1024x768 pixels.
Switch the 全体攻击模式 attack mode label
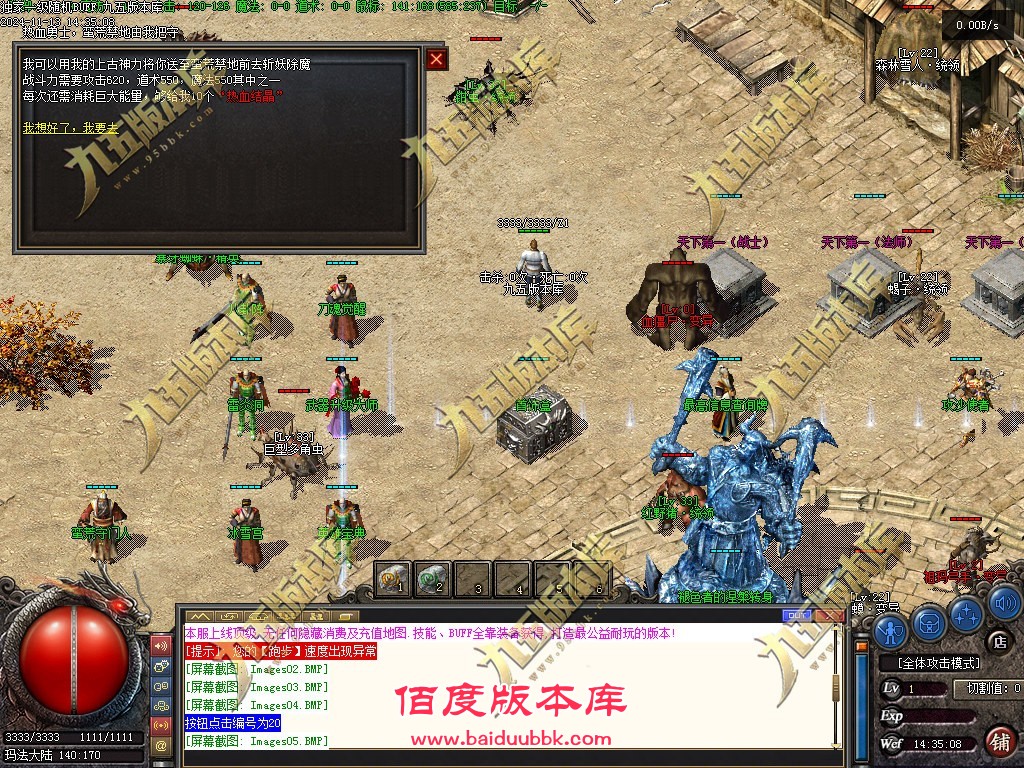point(937,663)
